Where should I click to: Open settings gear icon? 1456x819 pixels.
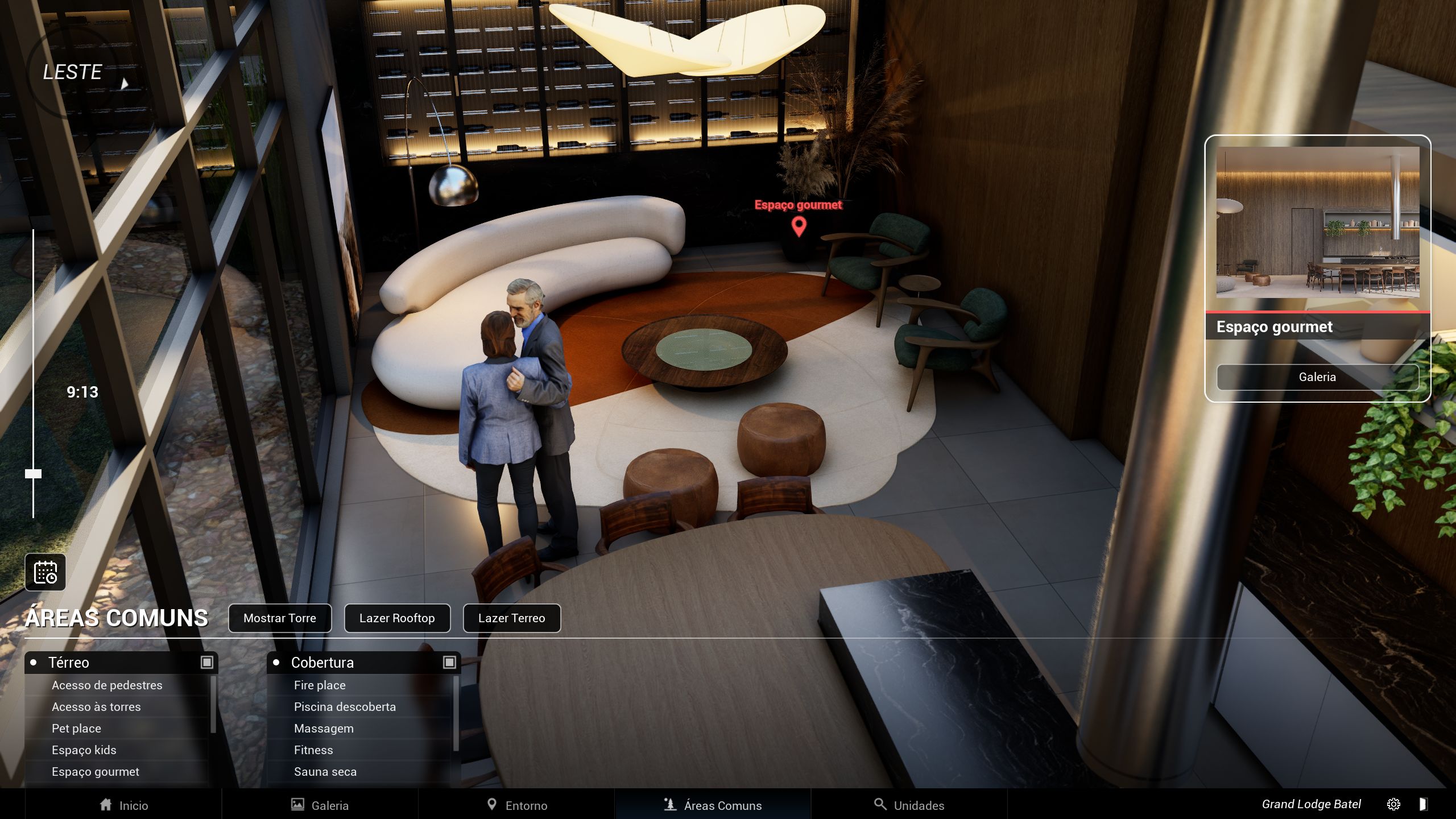(x=1393, y=804)
